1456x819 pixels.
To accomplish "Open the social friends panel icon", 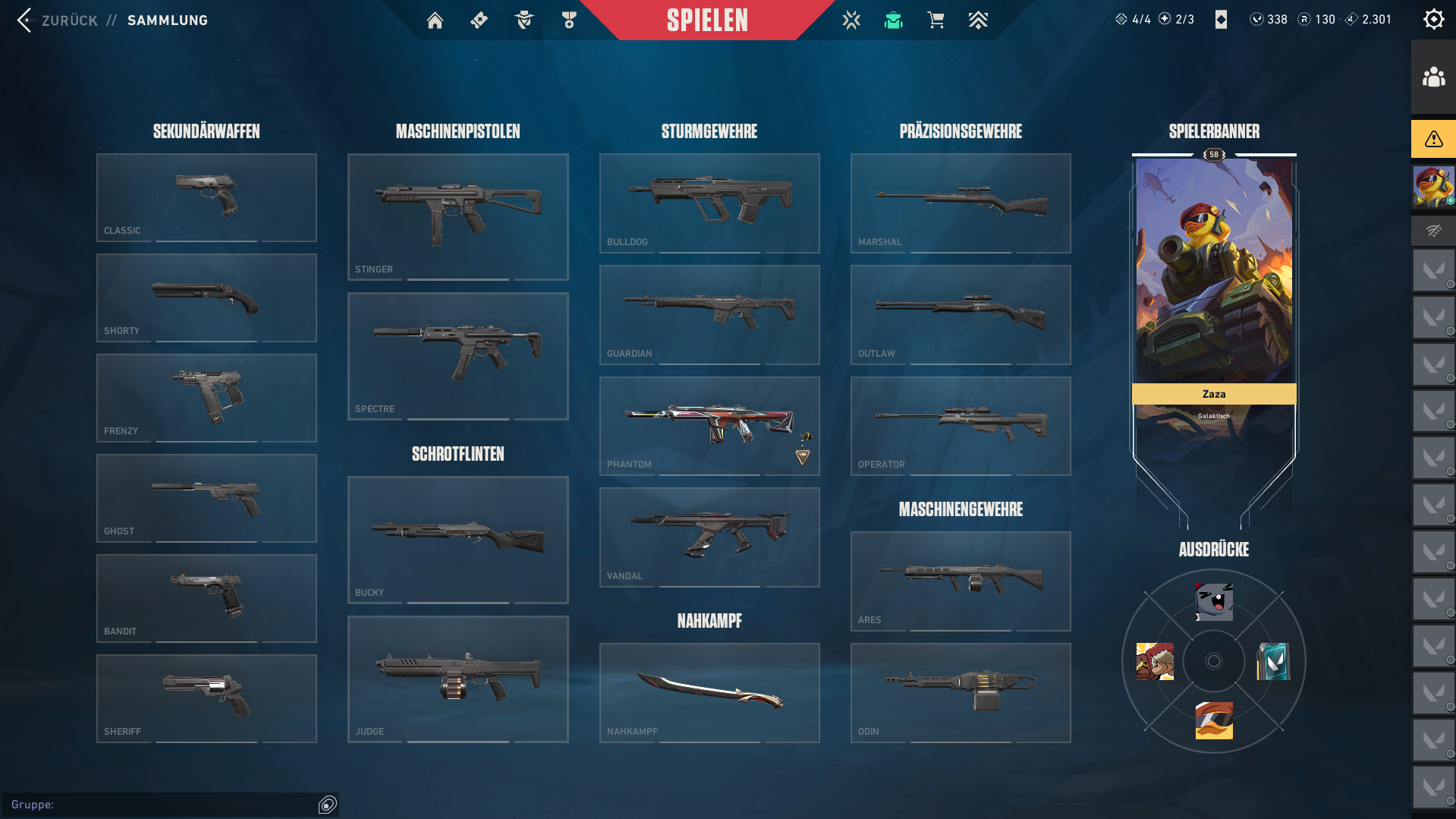I will click(1433, 77).
